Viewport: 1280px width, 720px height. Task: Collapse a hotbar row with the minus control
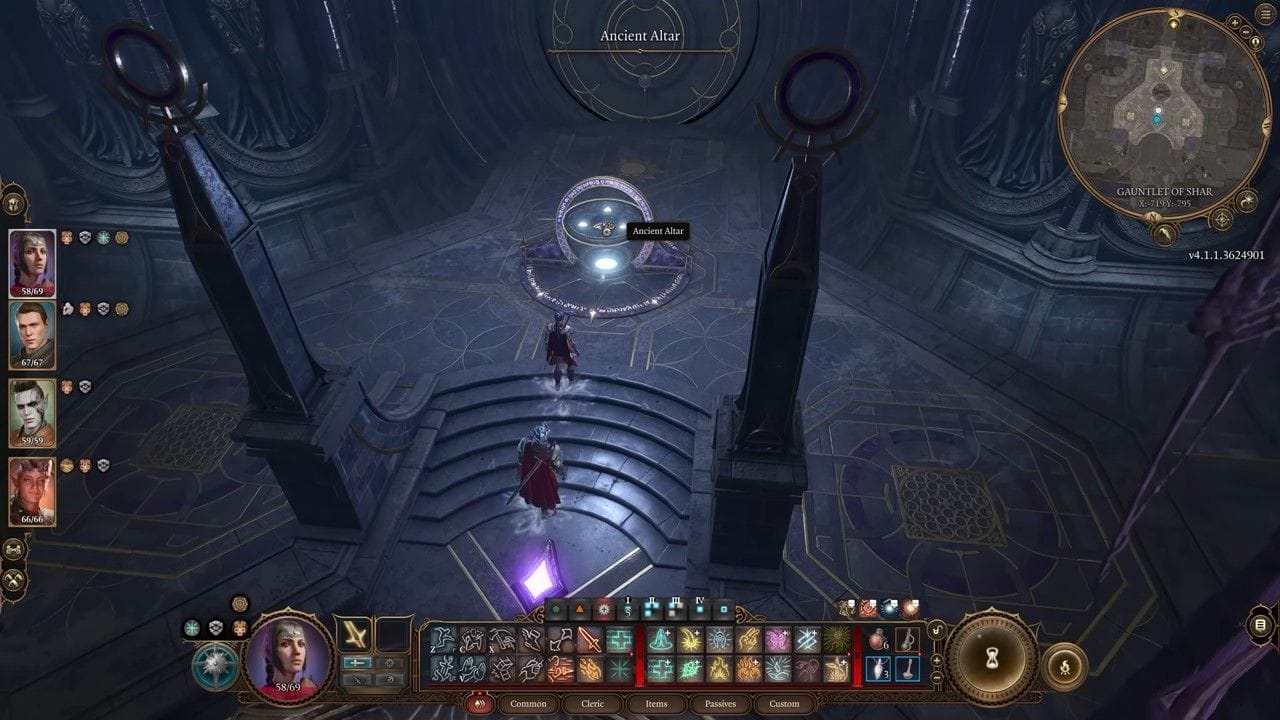(936, 678)
